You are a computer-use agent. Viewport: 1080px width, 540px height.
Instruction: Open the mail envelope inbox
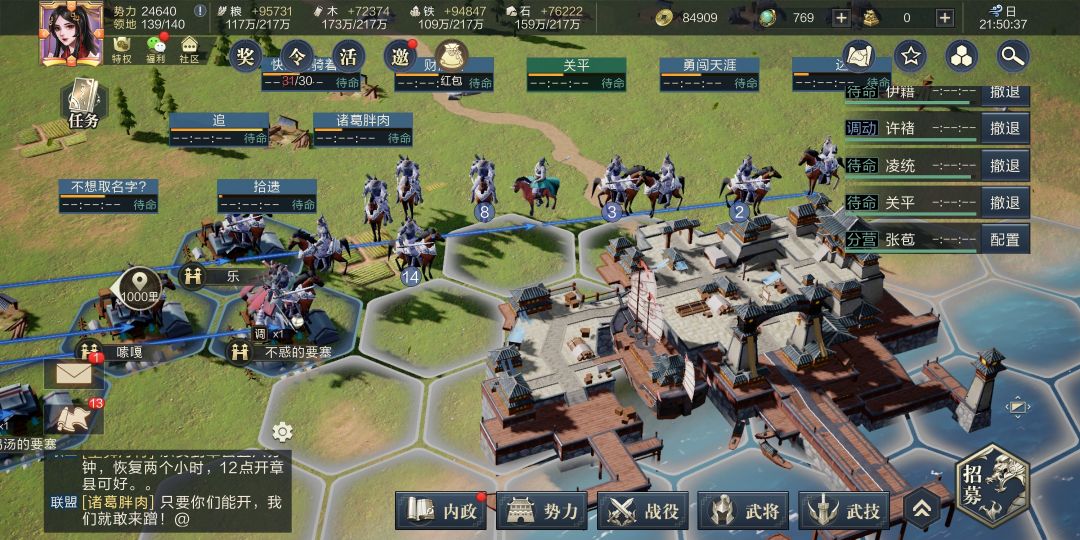74,373
